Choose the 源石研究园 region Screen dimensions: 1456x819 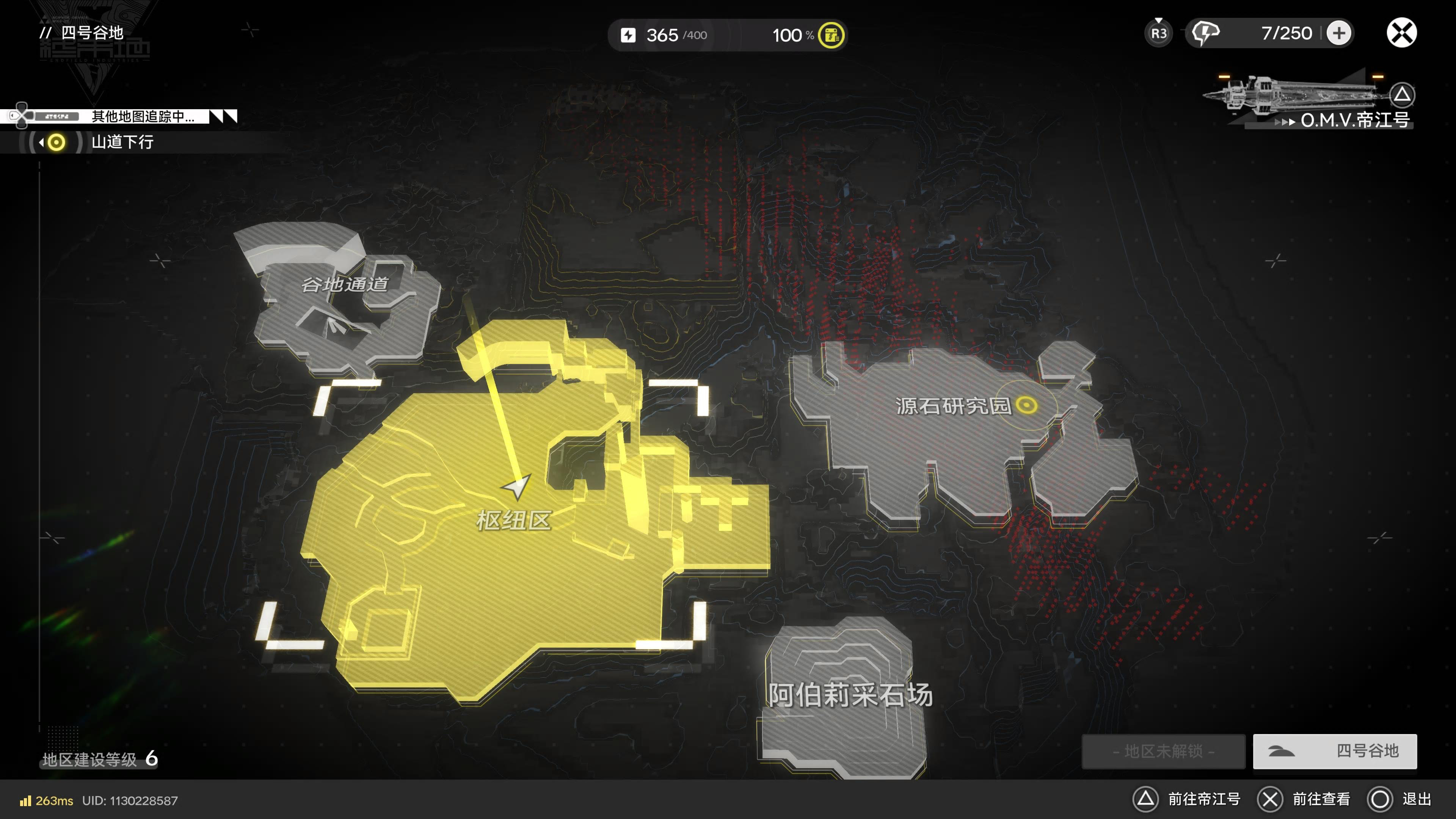(x=952, y=406)
